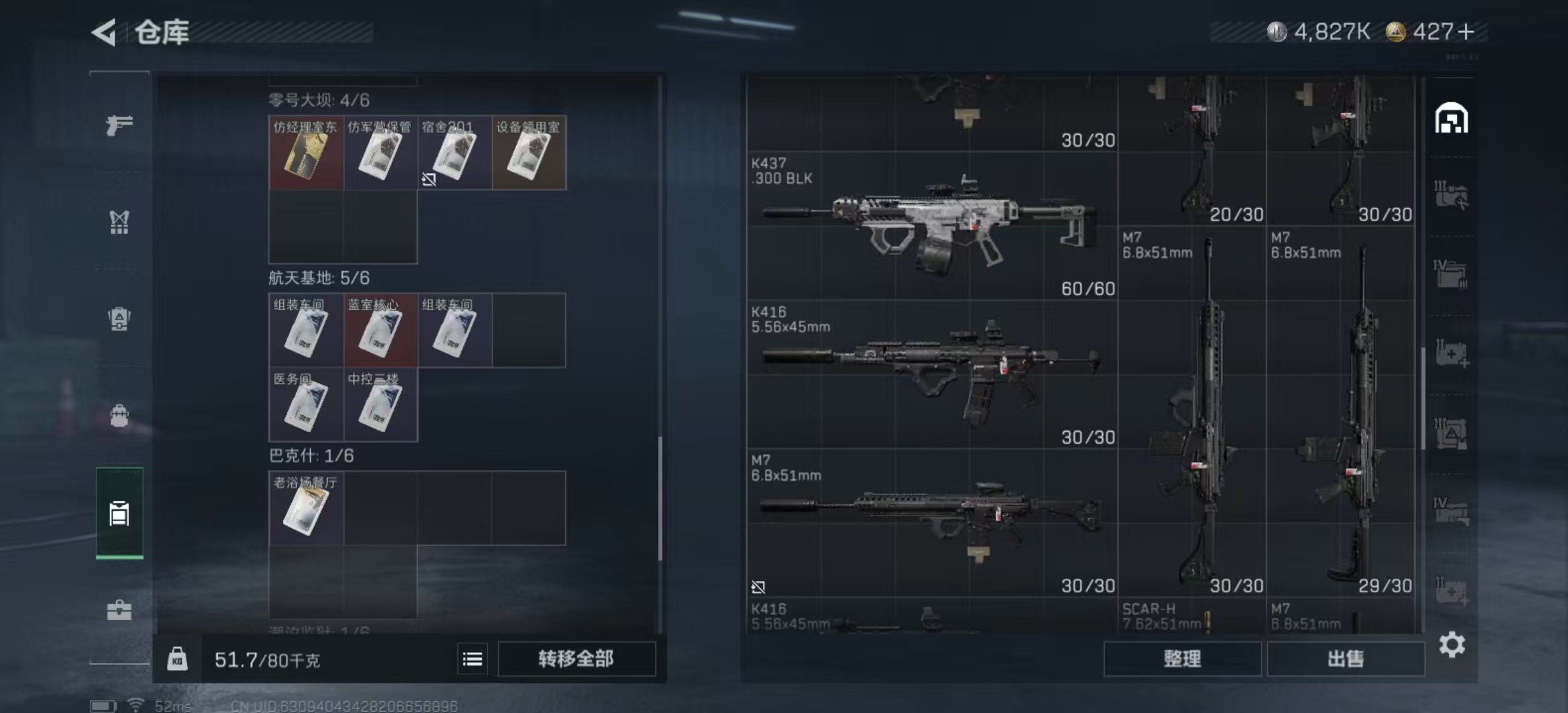Switch to the tactical vest tab
This screenshot has width=1568, height=713.
click(119, 222)
